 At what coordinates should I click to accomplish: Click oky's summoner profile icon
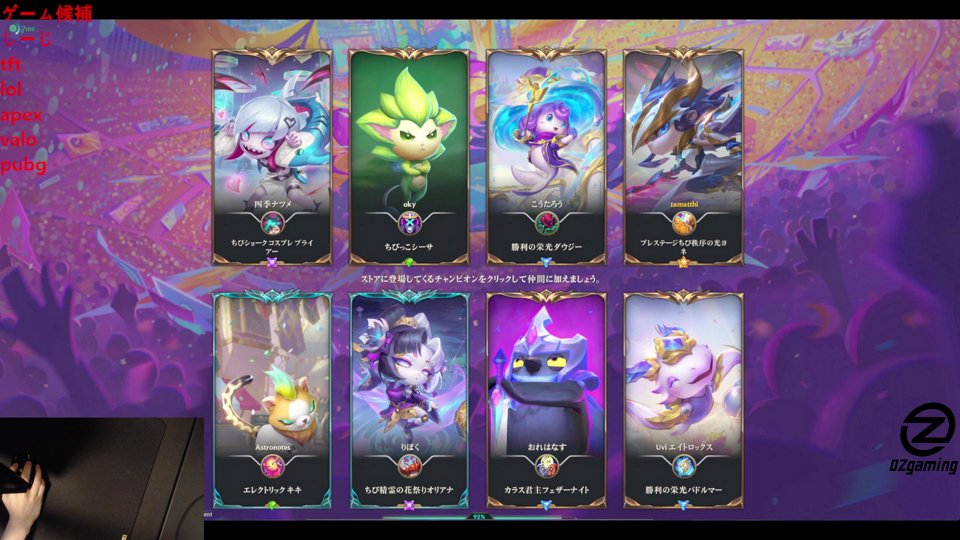coord(409,224)
